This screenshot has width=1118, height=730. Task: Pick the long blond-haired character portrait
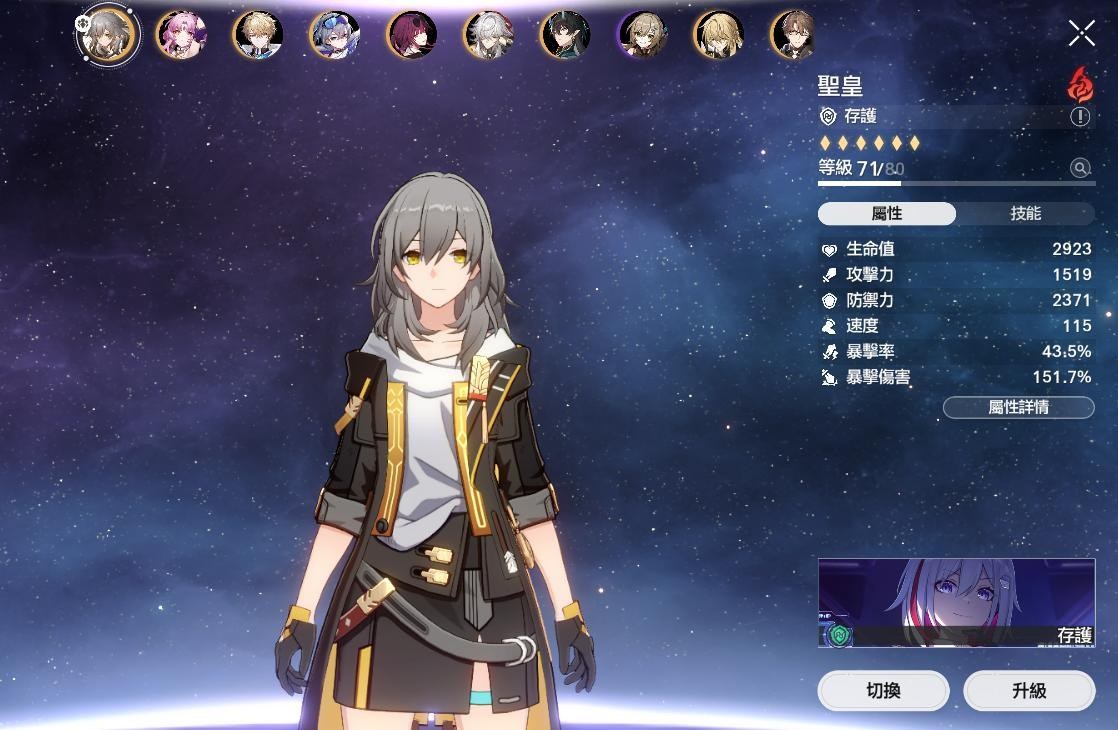point(719,35)
